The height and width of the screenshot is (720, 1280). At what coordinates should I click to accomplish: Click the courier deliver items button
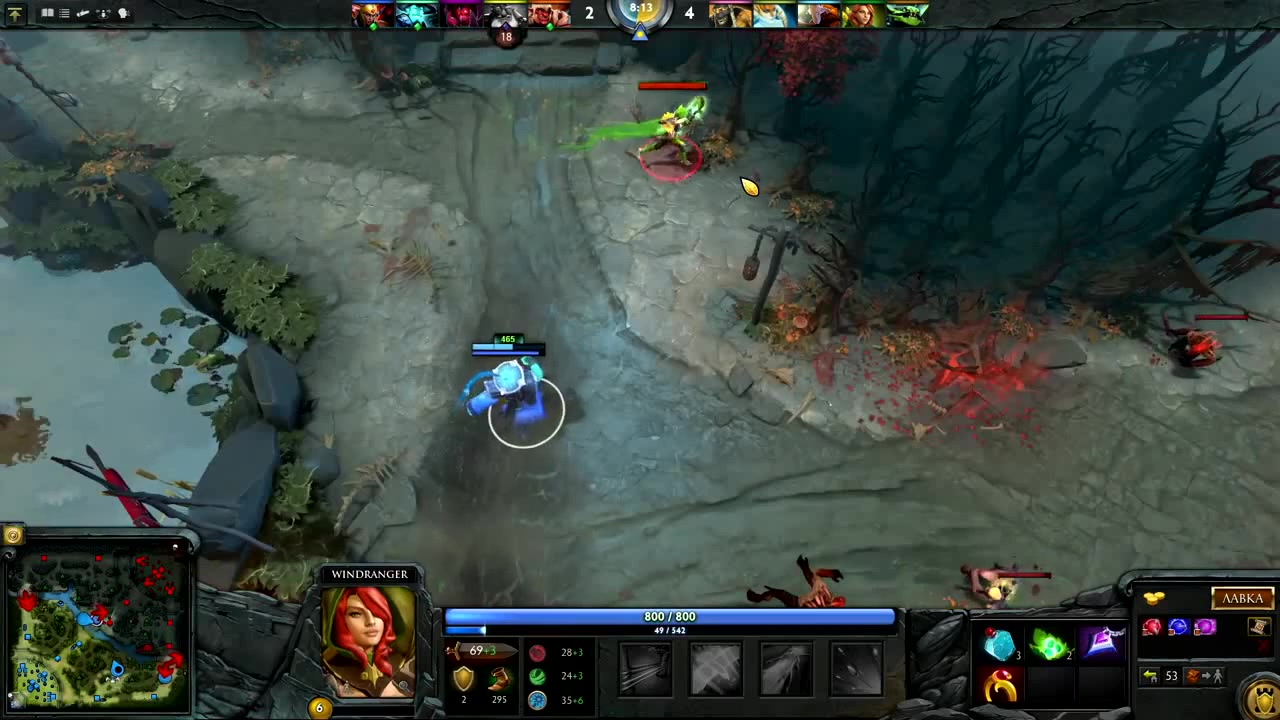coord(1205,677)
